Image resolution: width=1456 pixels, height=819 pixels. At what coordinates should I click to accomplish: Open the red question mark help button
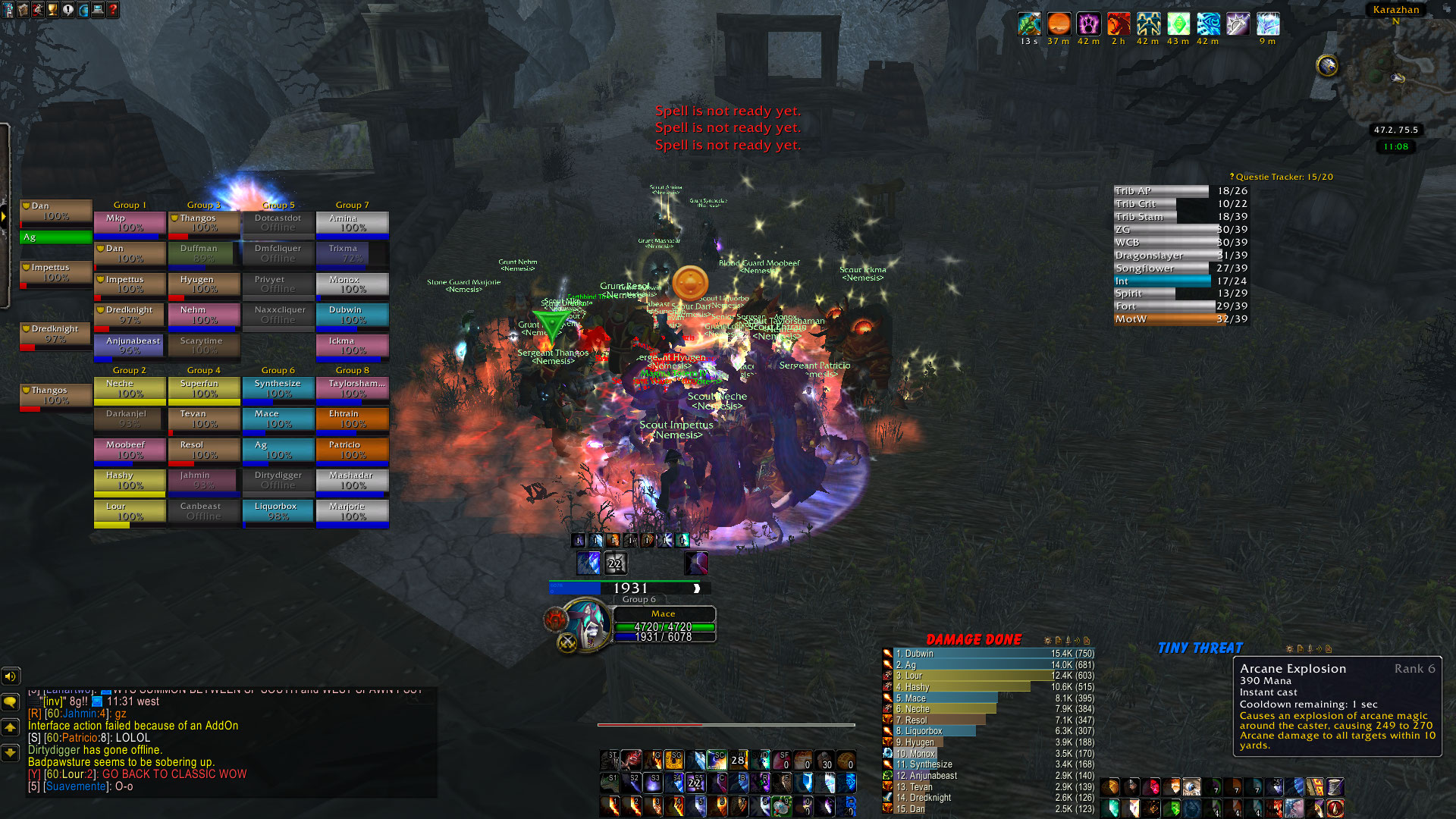[x=113, y=10]
